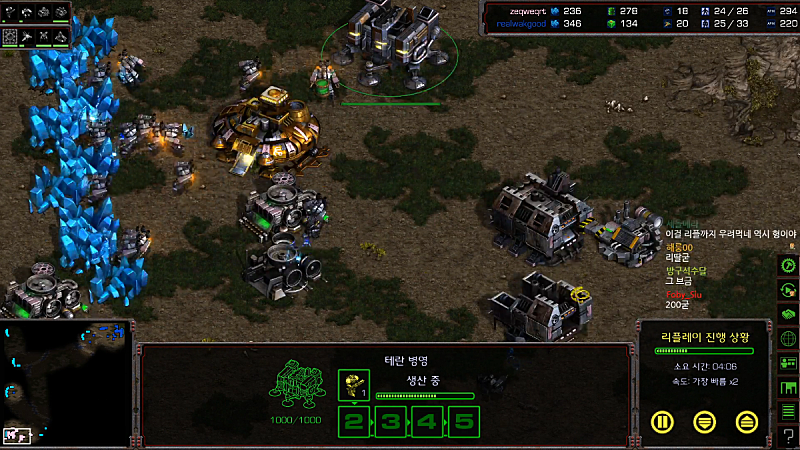
Task: Click the topmost gear button in sidebar
Action: tap(788, 266)
